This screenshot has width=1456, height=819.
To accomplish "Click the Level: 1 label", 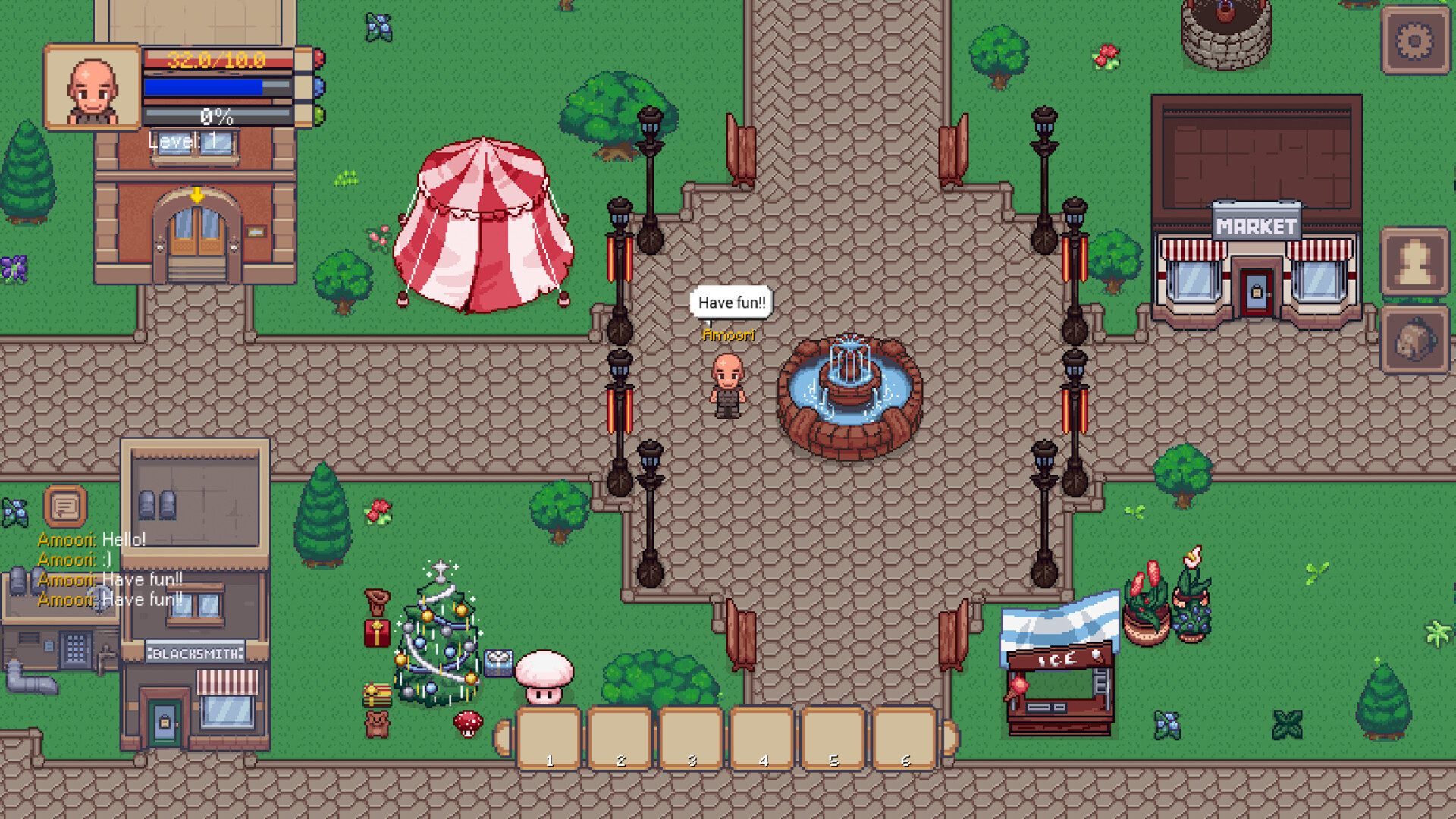I will click(x=186, y=139).
